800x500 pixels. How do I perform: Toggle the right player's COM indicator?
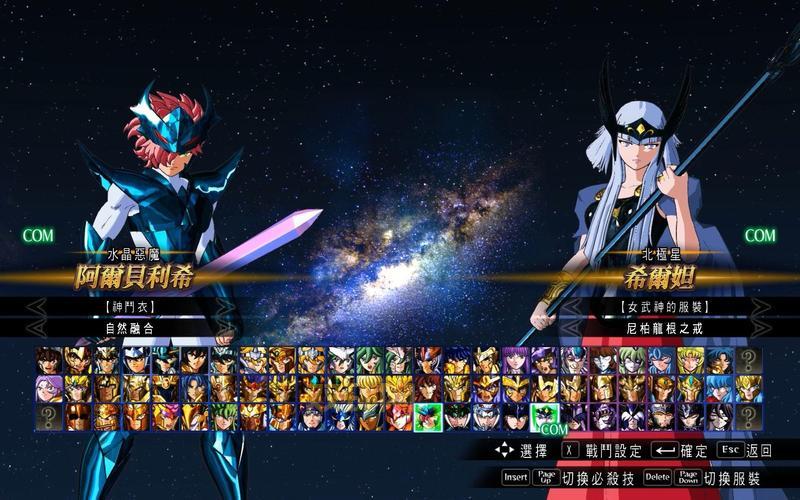tap(760, 236)
